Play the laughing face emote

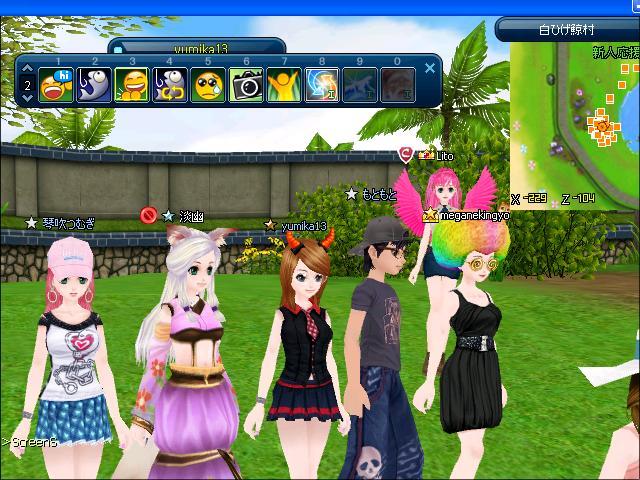(131, 85)
